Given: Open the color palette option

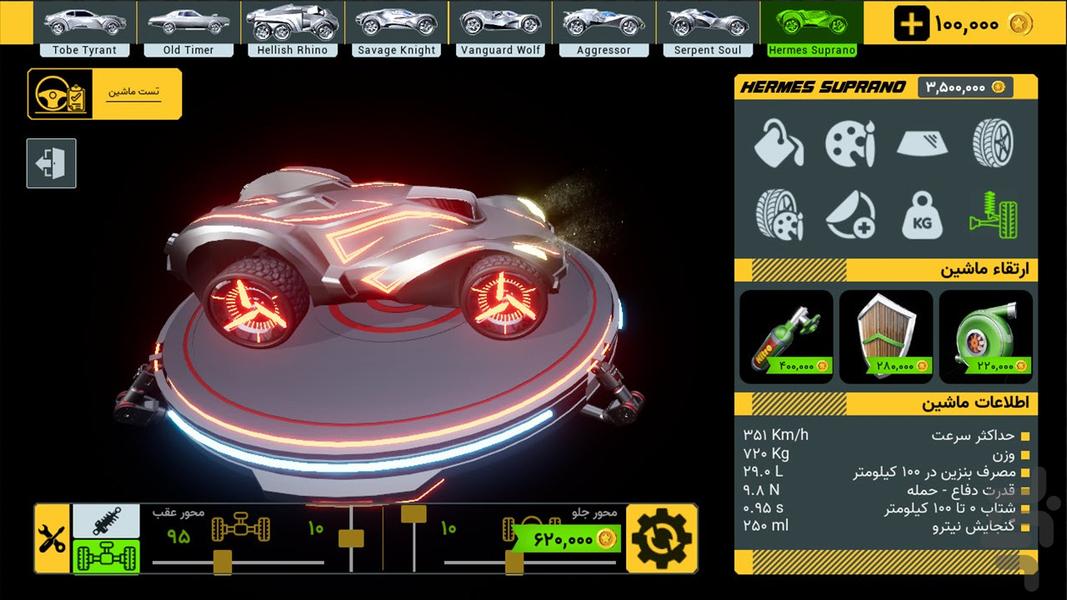Looking at the screenshot, I should (x=850, y=143).
